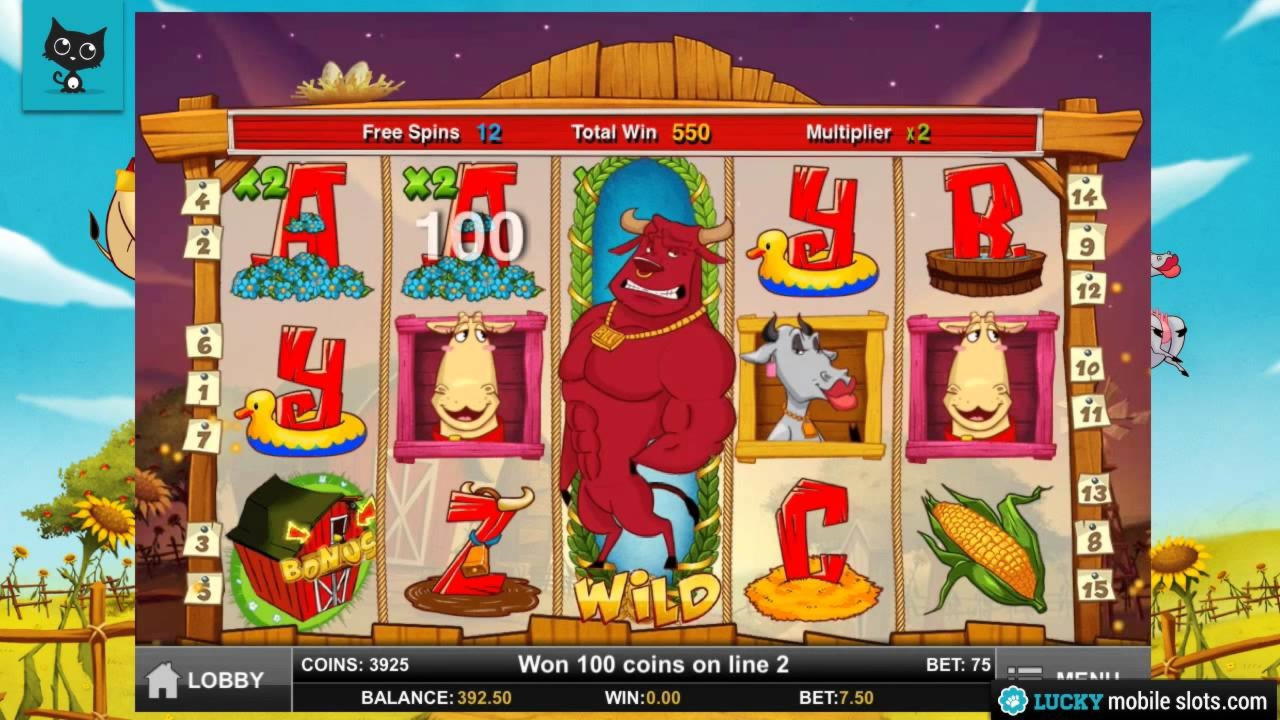Select payline tag number 15

pyautogui.click(x=1095, y=585)
